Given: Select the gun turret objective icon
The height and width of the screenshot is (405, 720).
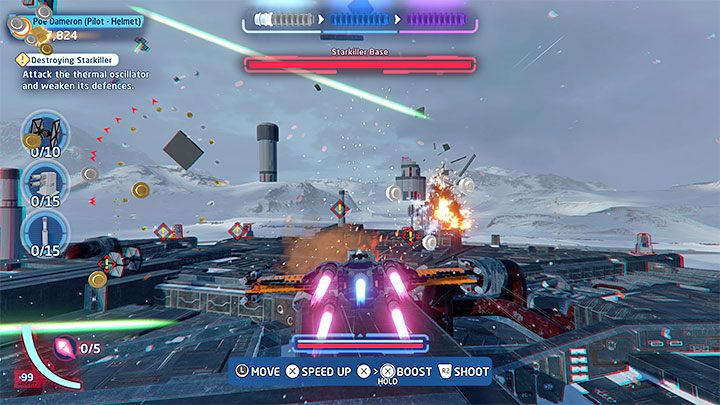Looking at the screenshot, I should 45,181.
